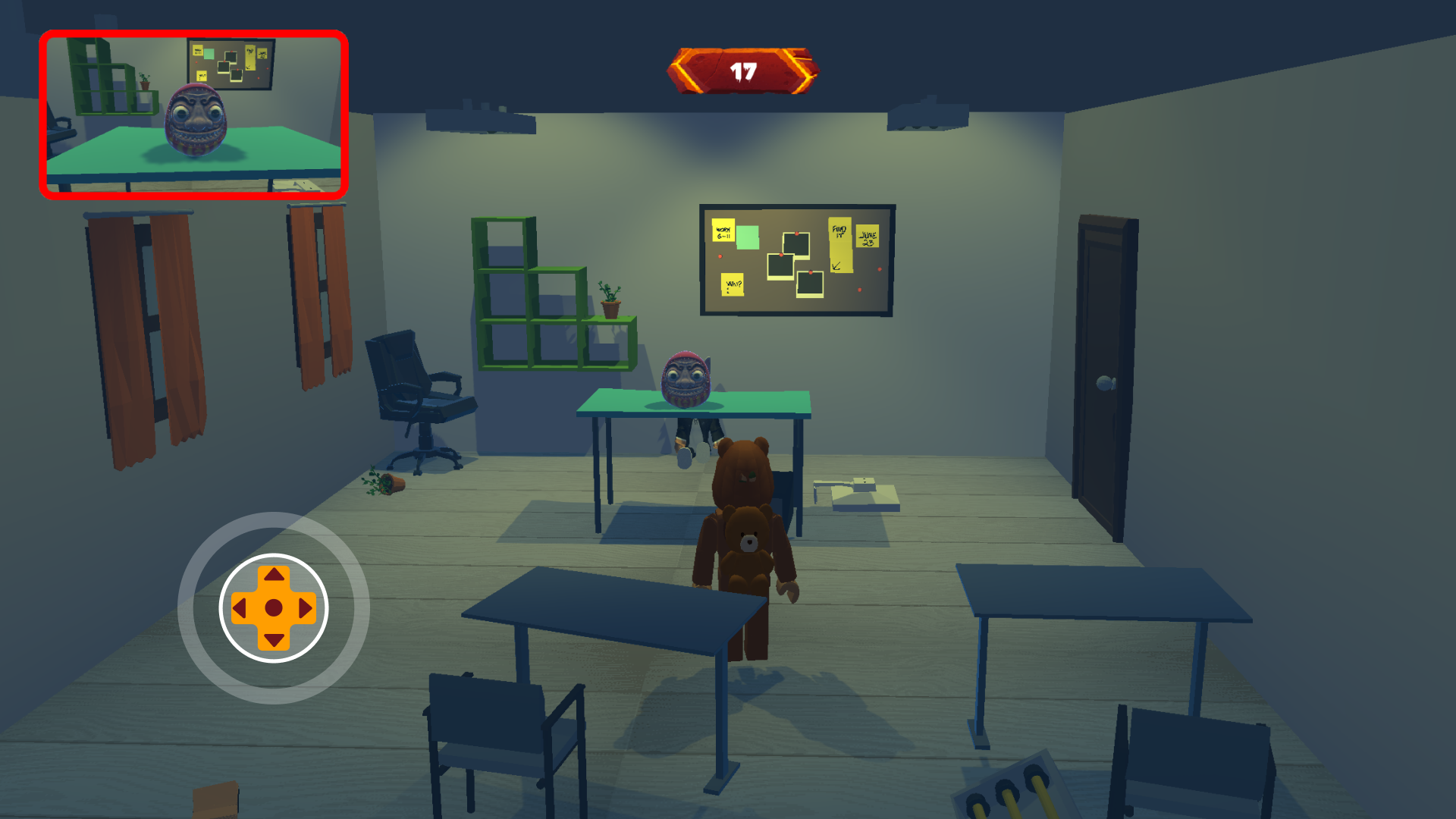Click the FIND IT note with the arrow

[840, 243]
